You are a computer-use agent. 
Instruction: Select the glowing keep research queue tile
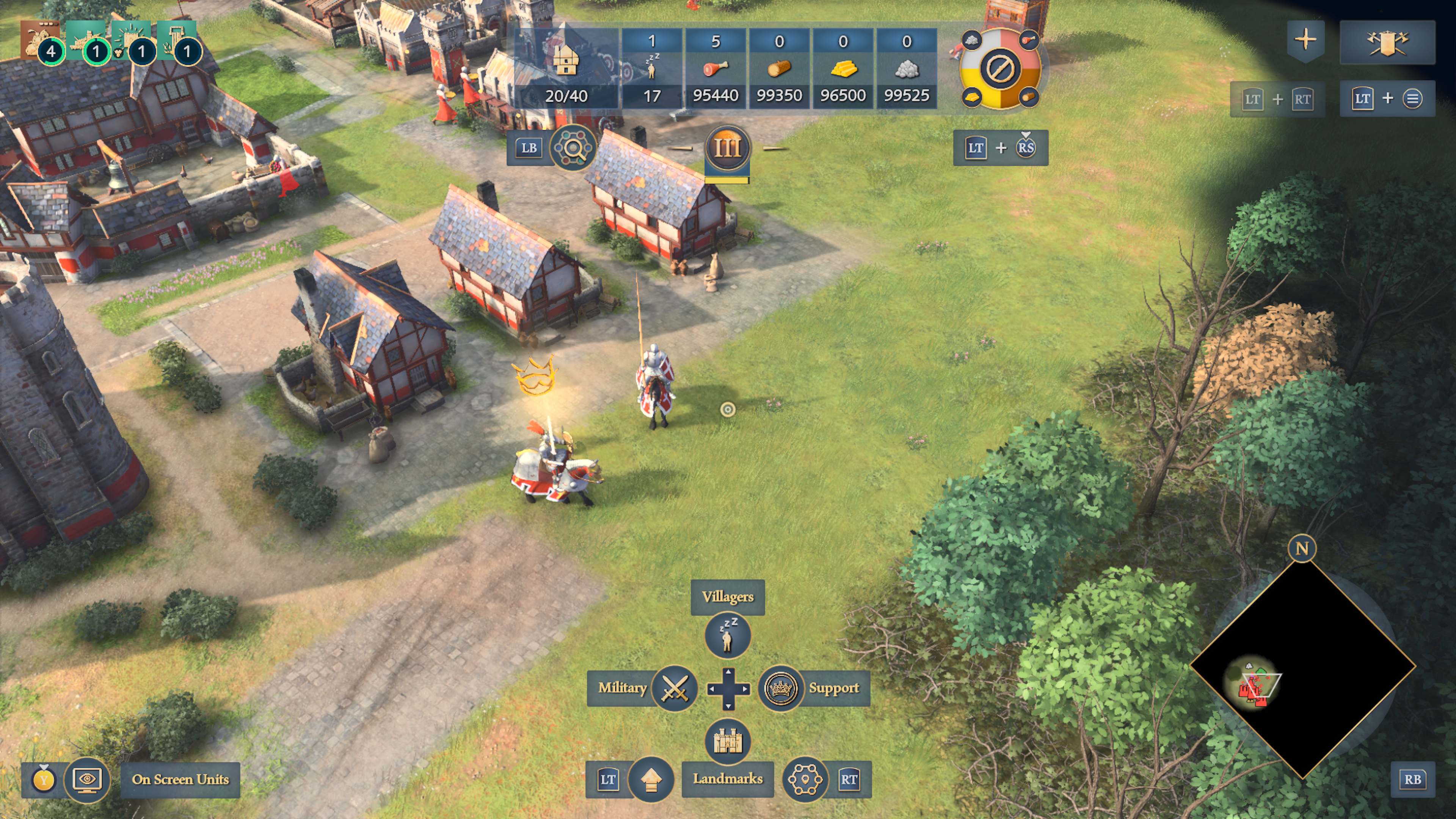click(132, 41)
